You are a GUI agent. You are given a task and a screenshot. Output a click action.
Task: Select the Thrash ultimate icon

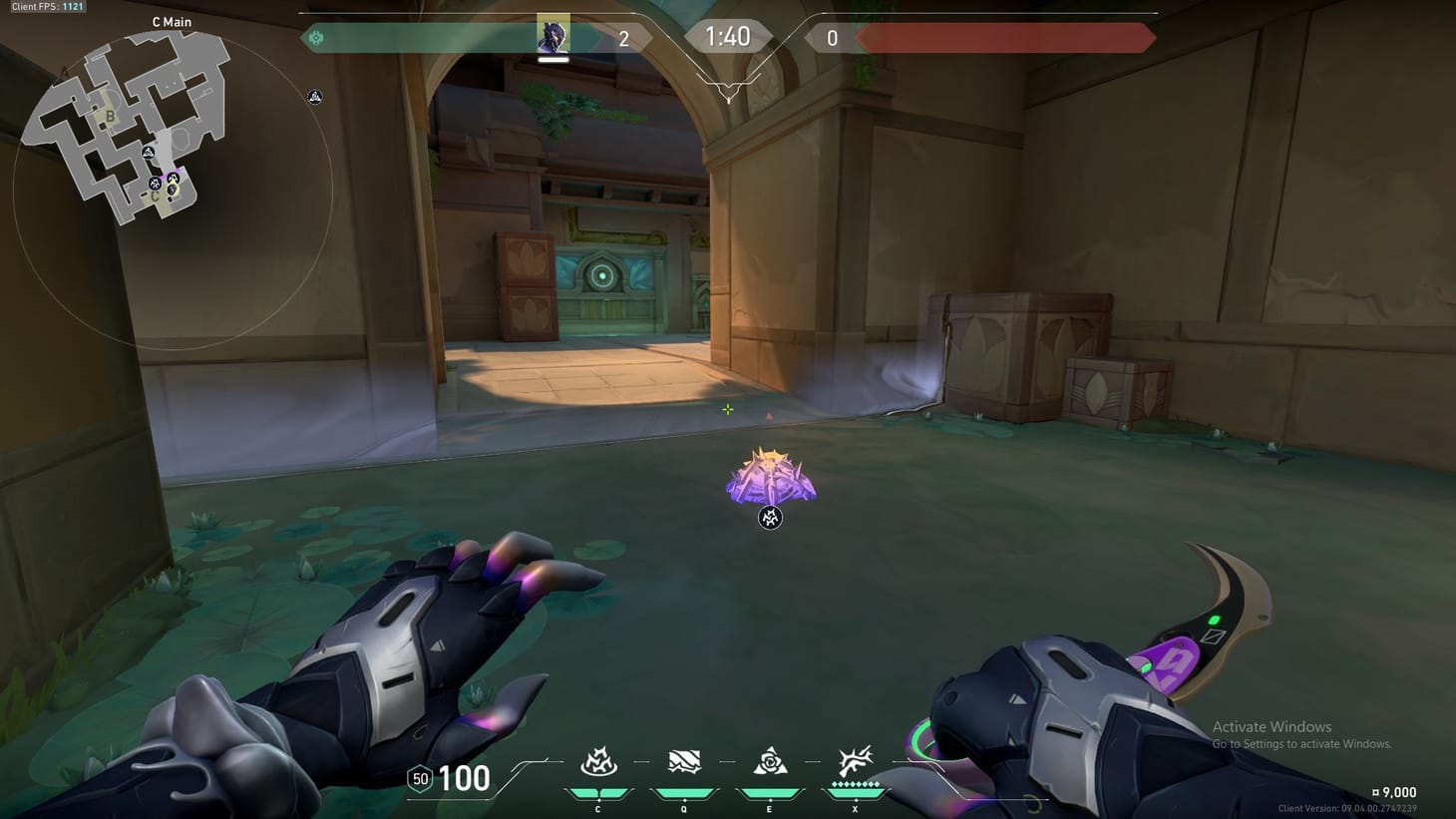854,759
